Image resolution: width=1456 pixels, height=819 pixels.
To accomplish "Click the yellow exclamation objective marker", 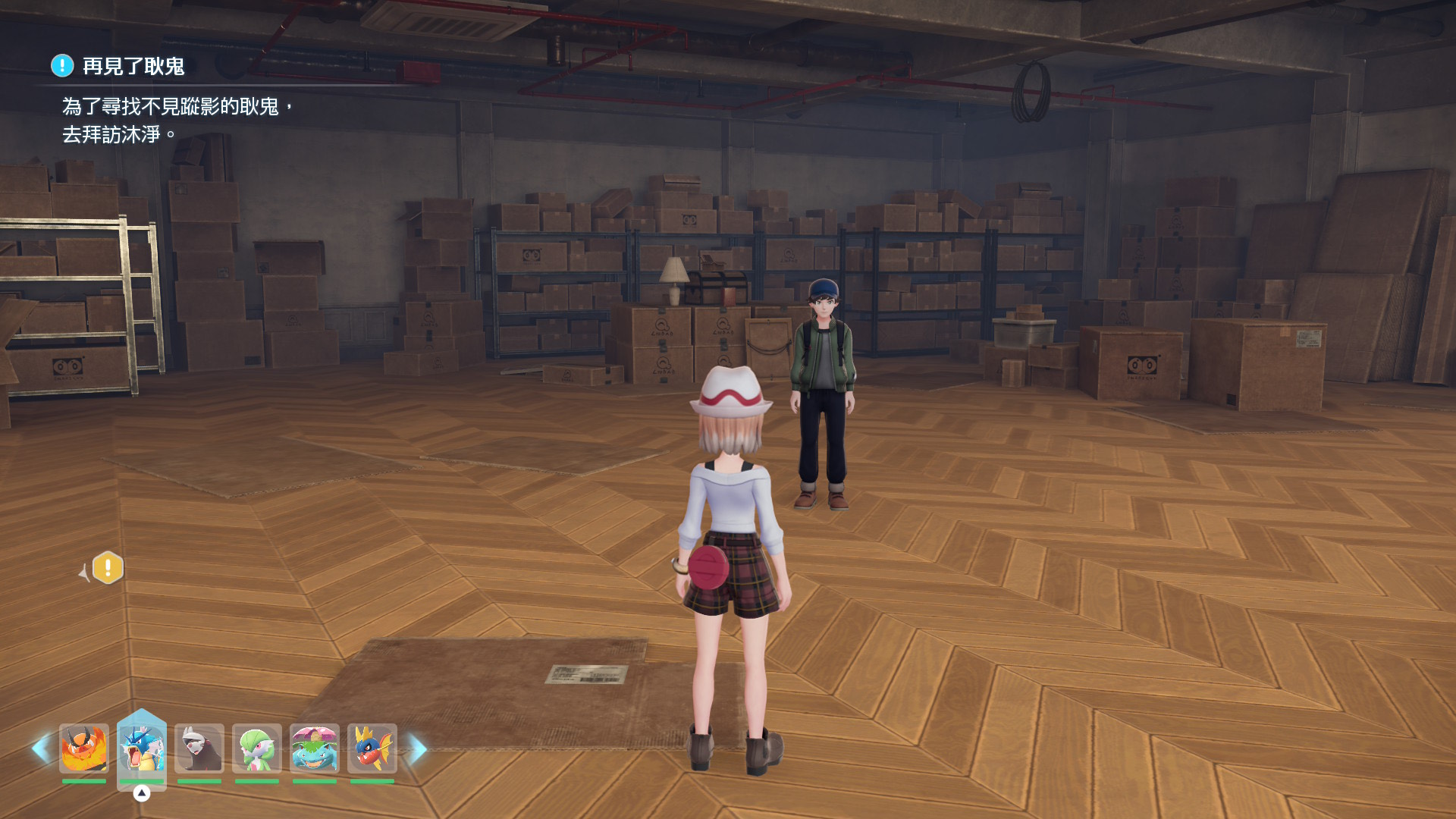I will (x=108, y=567).
